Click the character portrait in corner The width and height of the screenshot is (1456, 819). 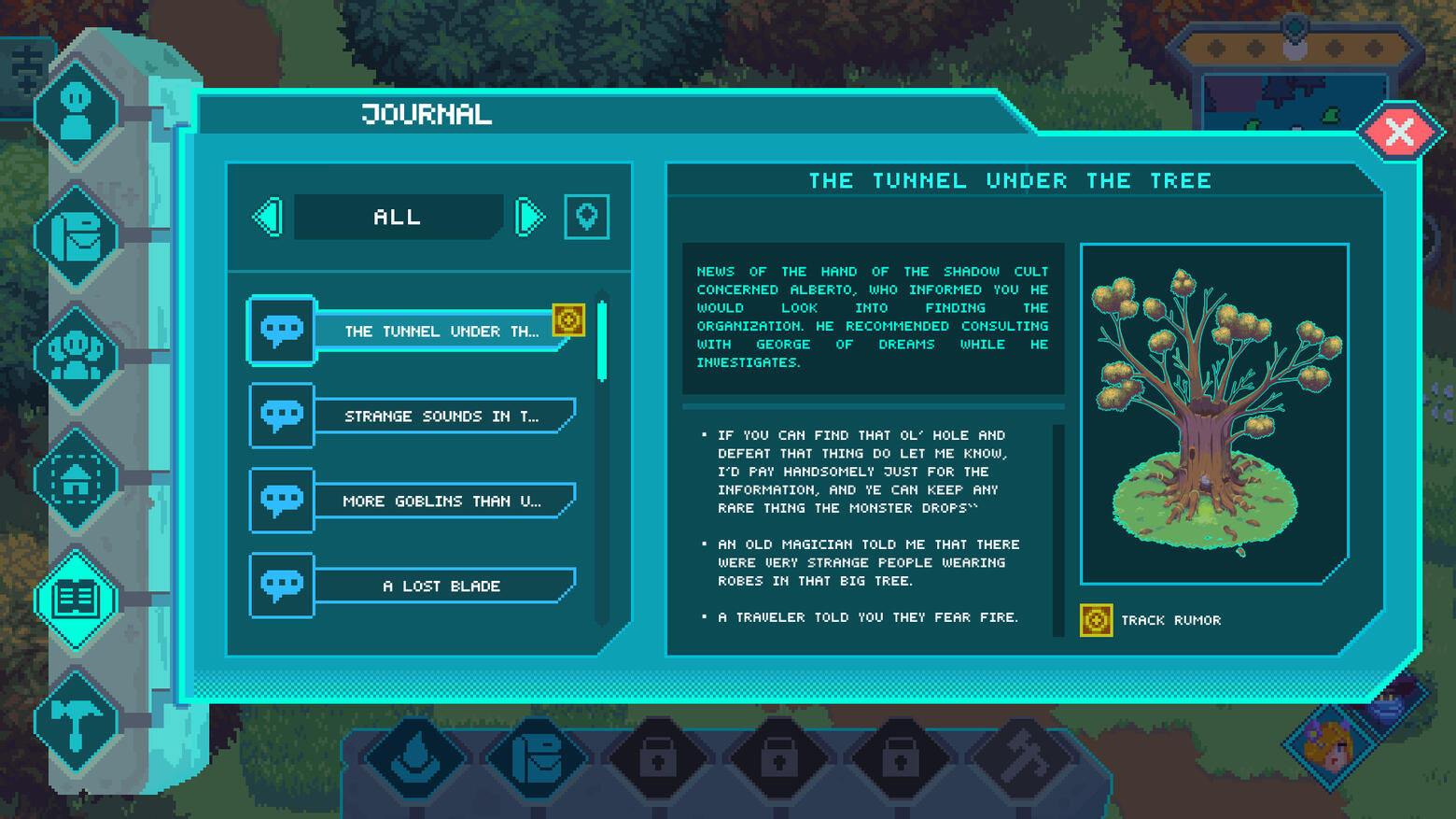coord(1329,744)
